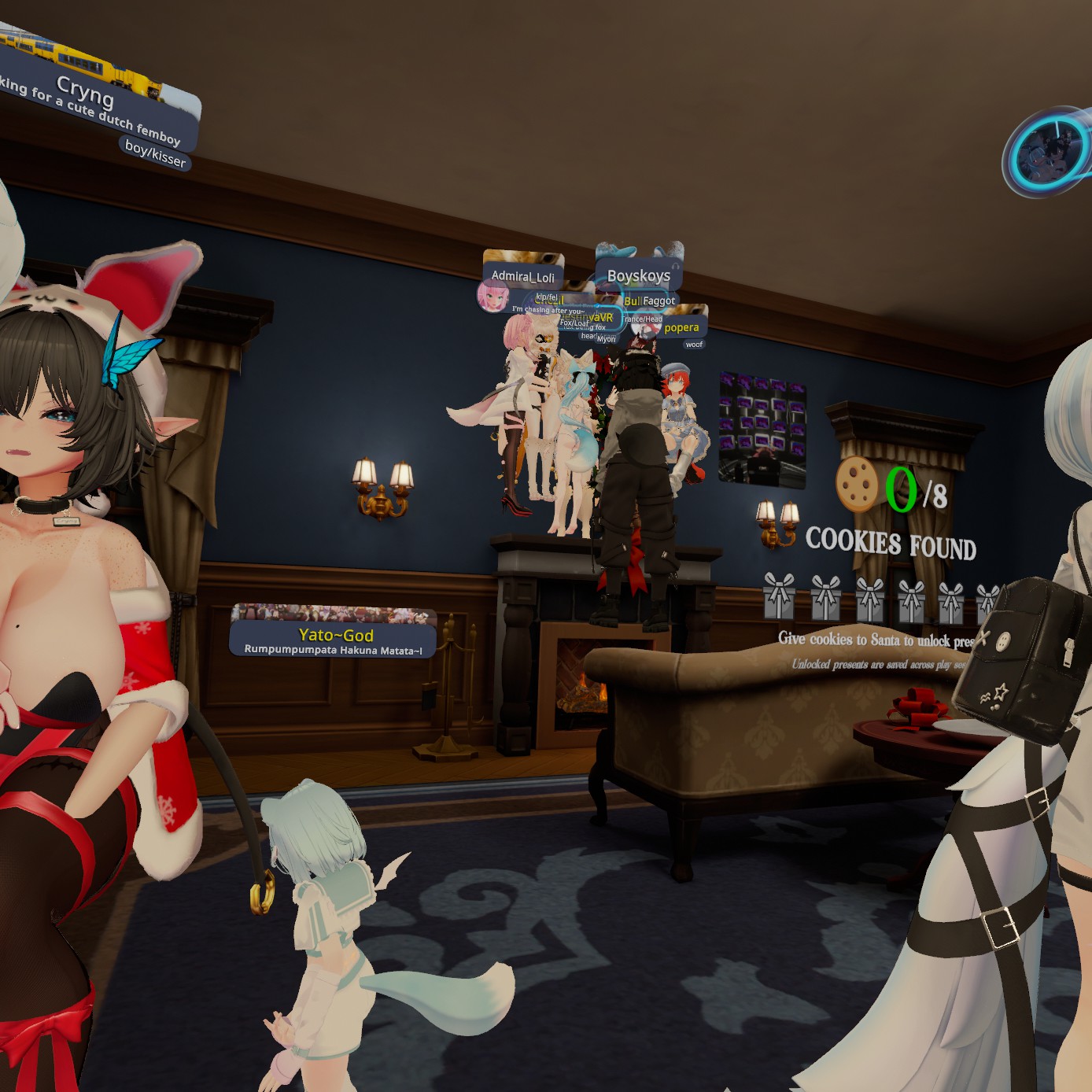This screenshot has height=1092, width=1092.
Task: Open Admiral_Loli's nameplate
Action: [x=523, y=276]
